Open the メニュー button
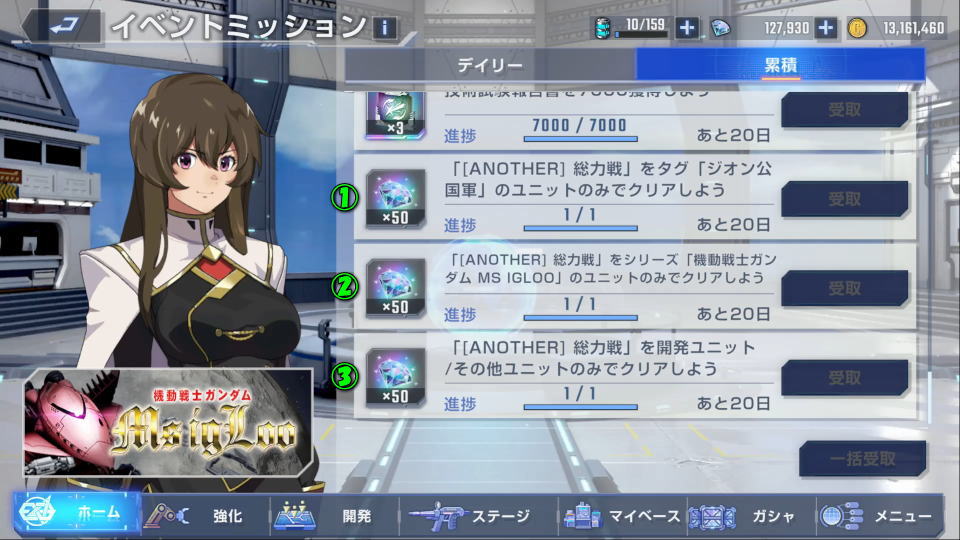The image size is (960, 540). (880, 516)
